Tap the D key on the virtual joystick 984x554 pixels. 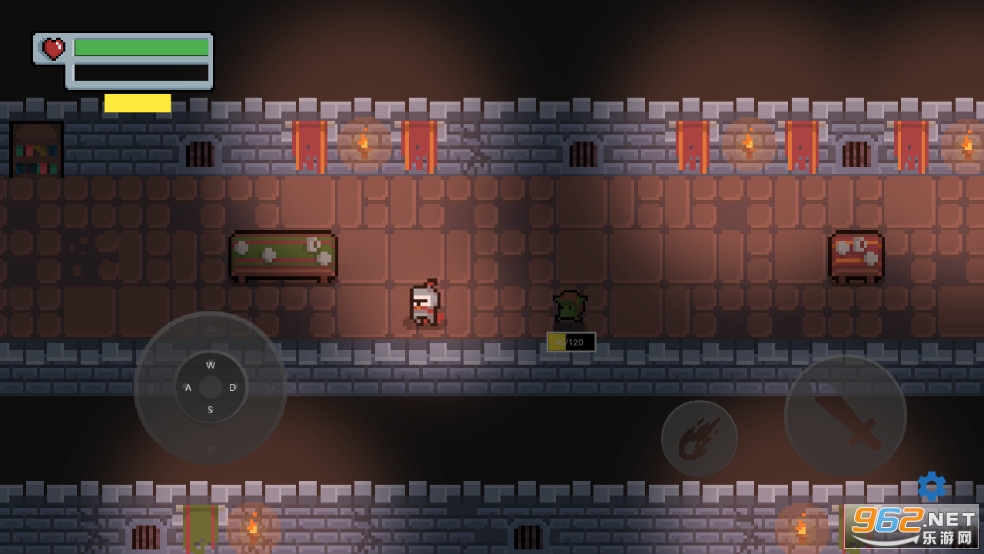pyautogui.click(x=233, y=387)
